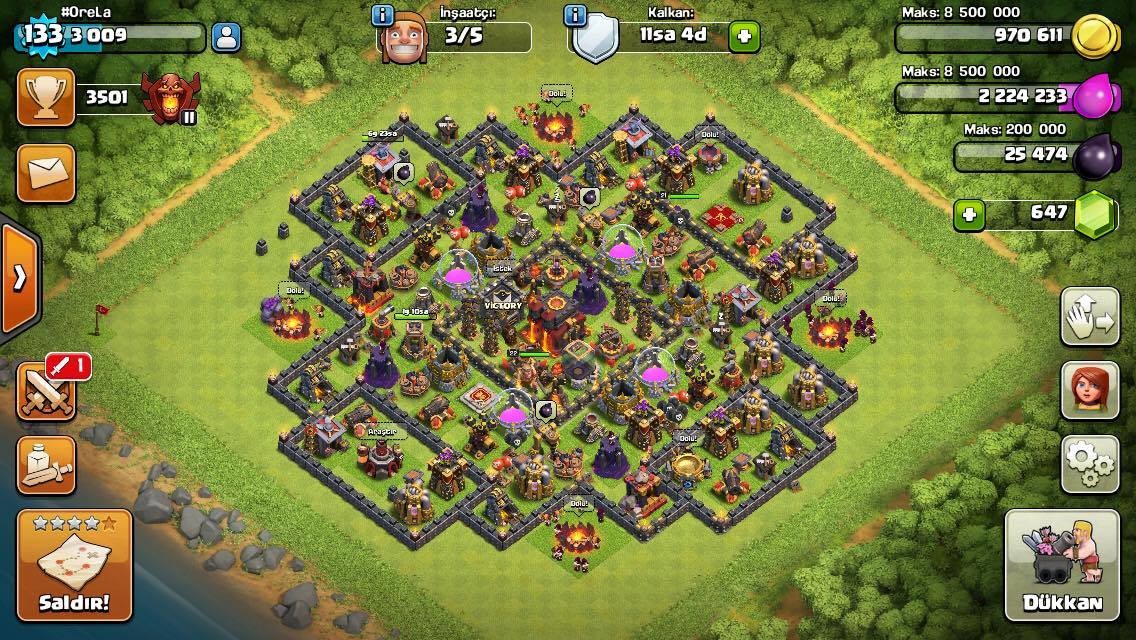The width and height of the screenshot is (1136, 640).
Task: Open the army potion and sword button
Action: [x=45, y=464]
